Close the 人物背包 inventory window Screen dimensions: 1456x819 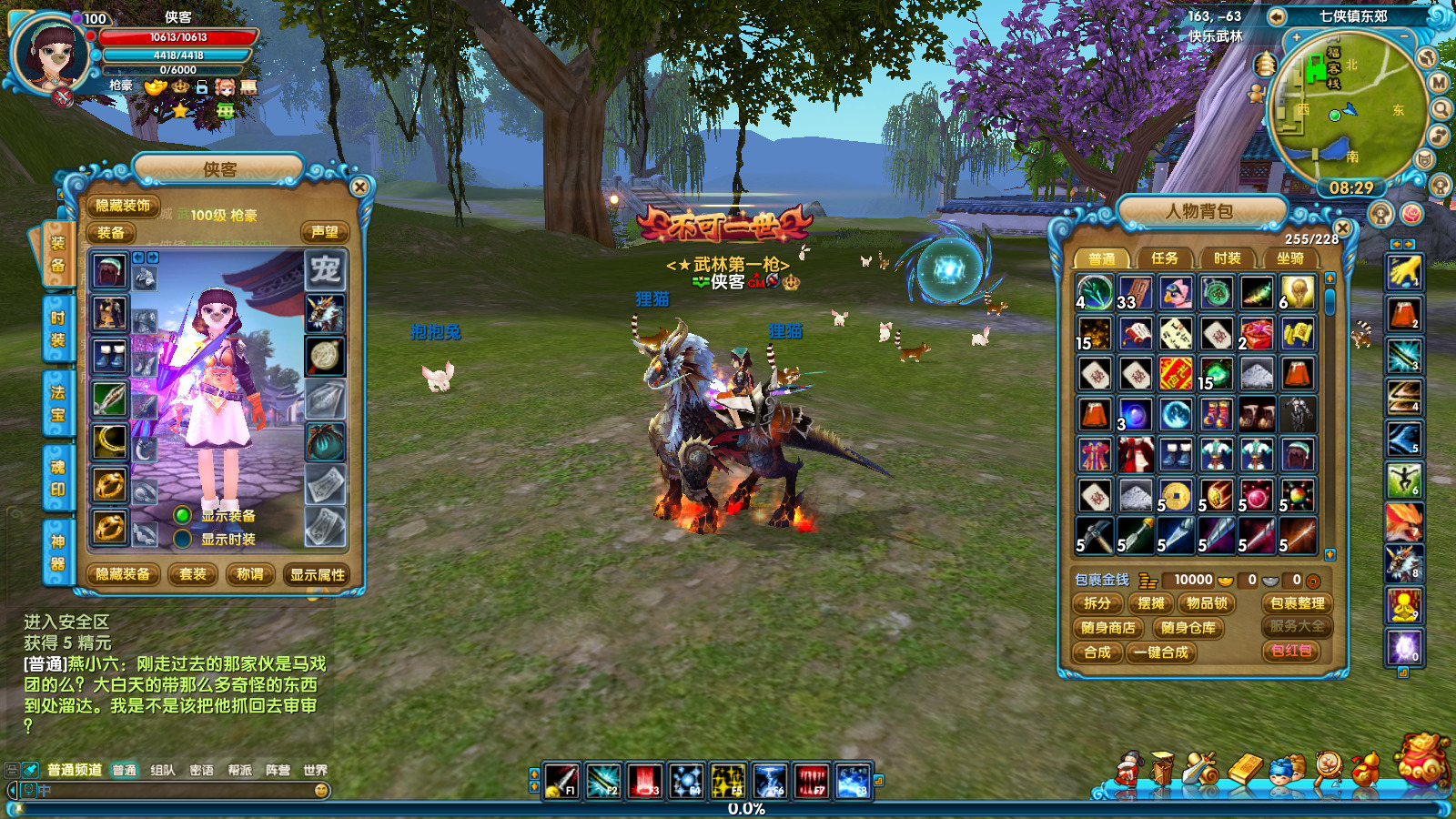pos(1342,227)
